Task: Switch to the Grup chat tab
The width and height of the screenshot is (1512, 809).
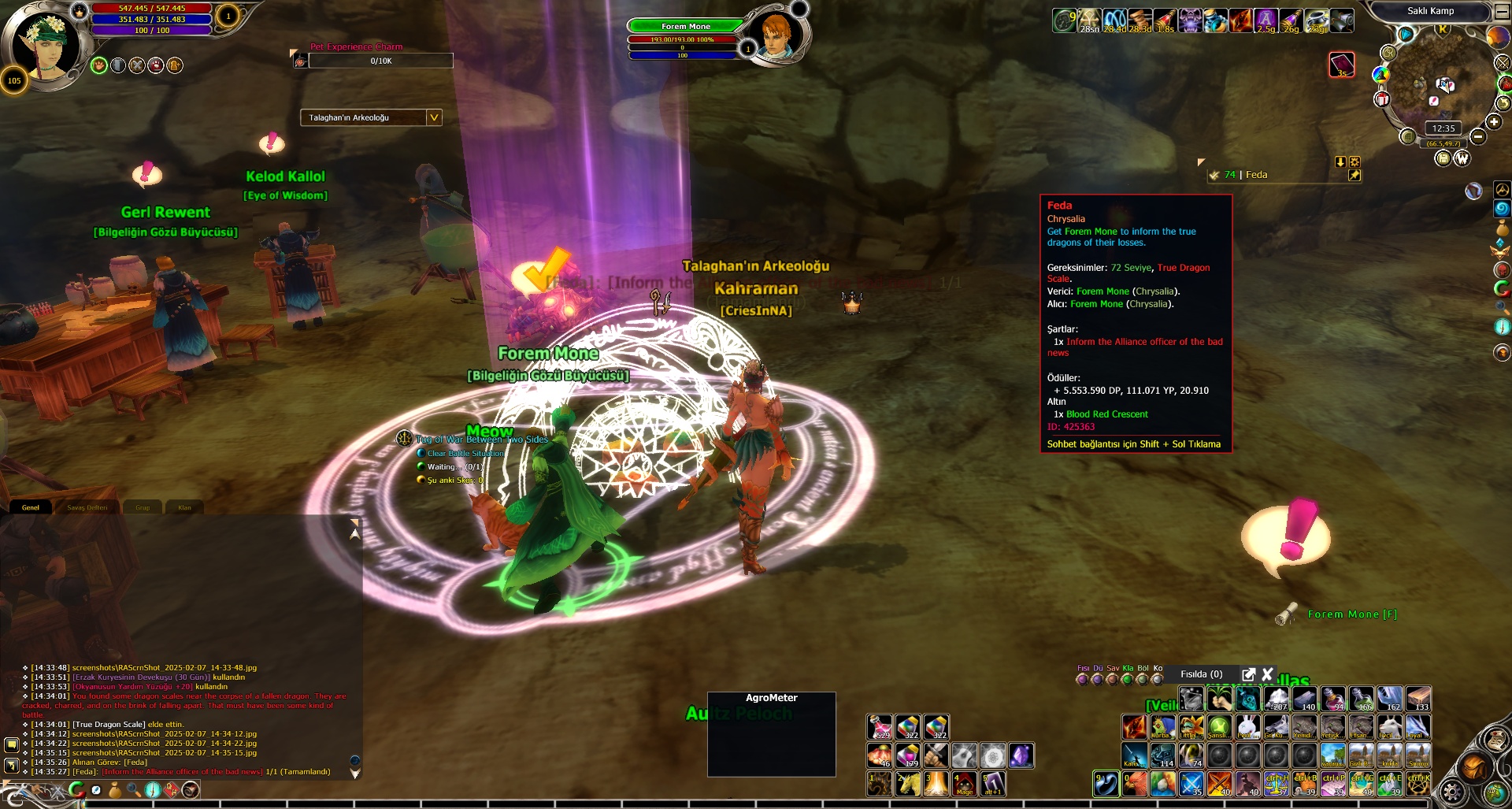Action: click(x=143, y=507)
